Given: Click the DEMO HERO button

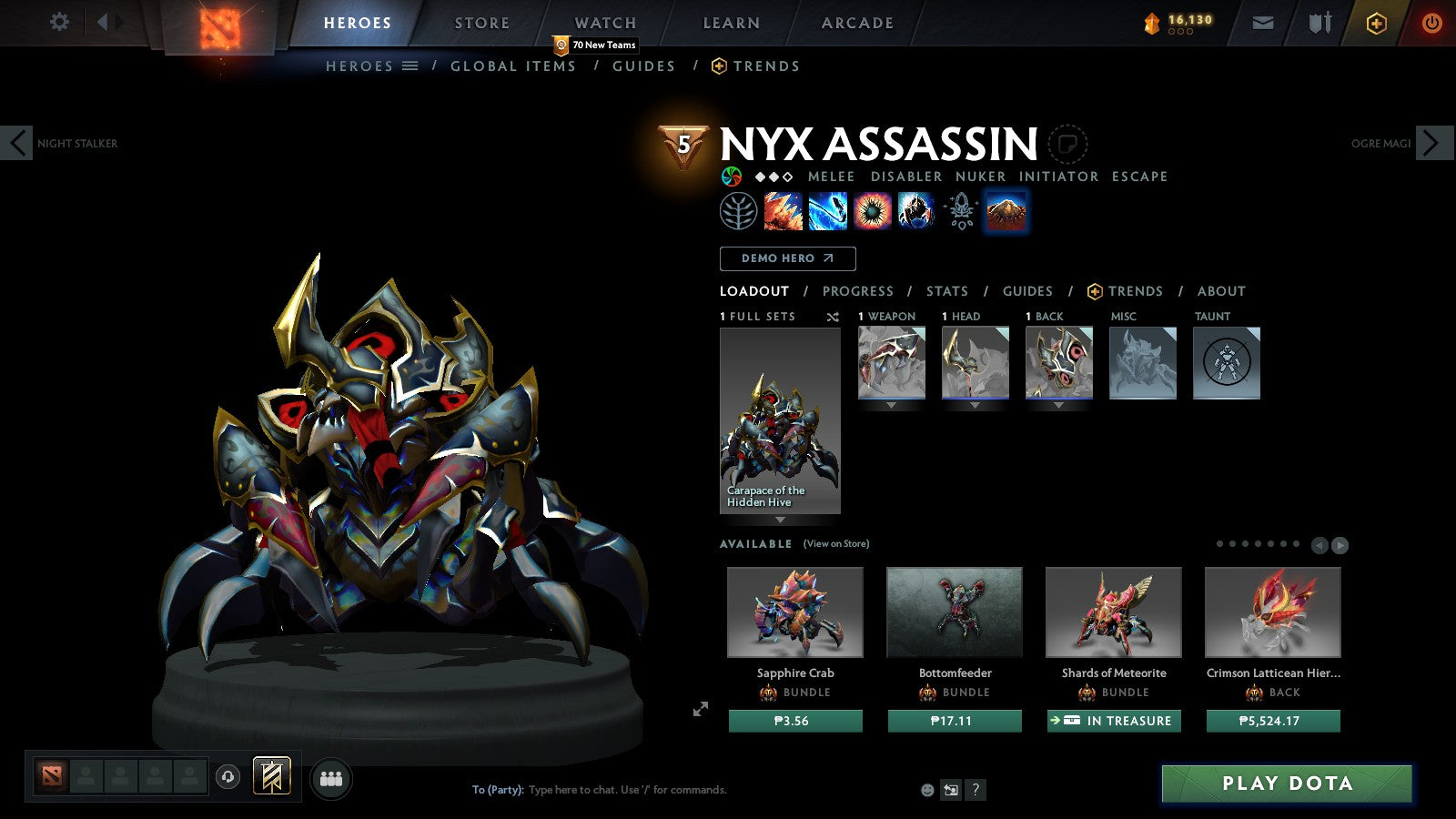Looking at the screenshot, I should [787, 258].
